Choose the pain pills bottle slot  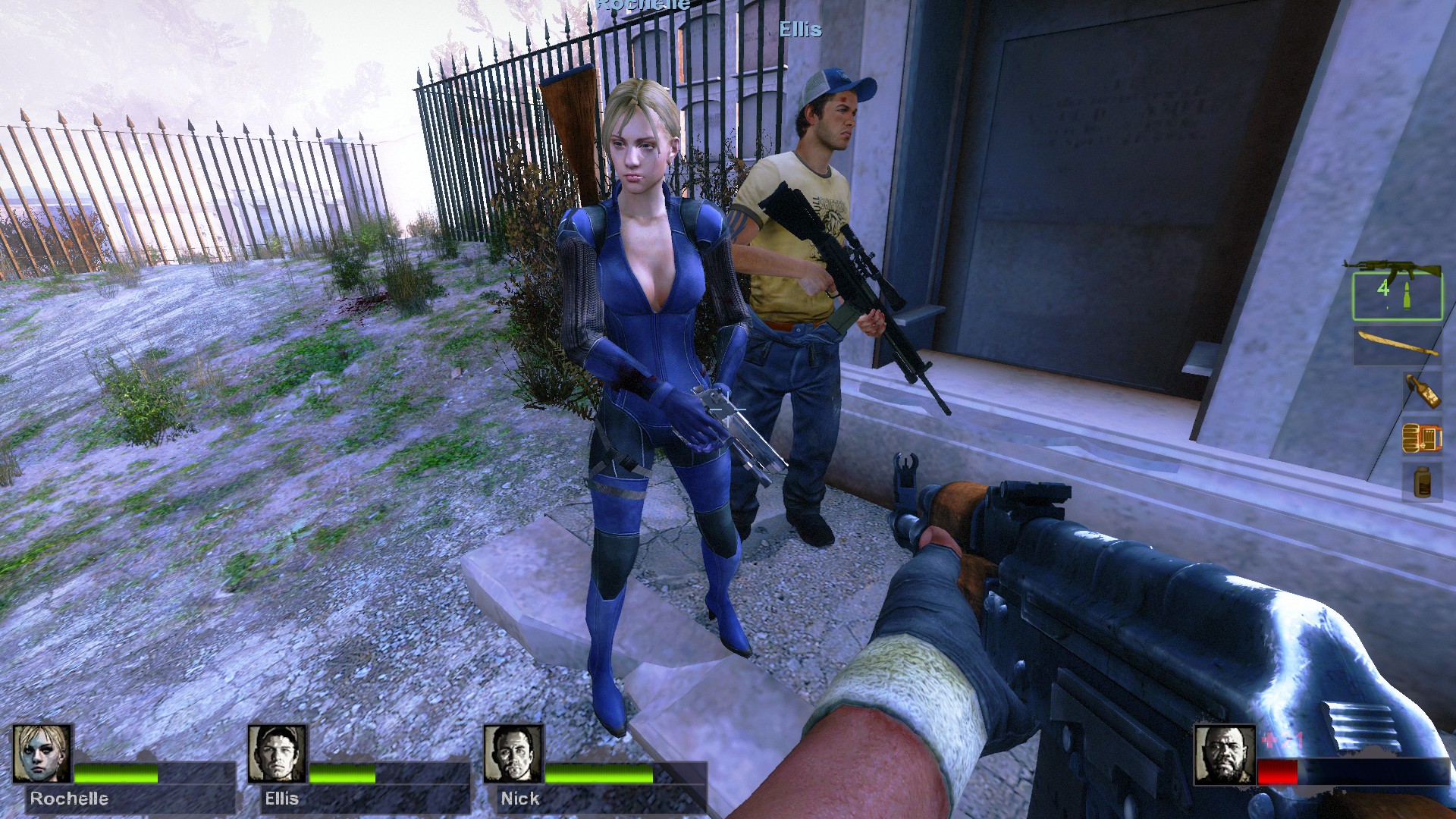coord(1421,482)
